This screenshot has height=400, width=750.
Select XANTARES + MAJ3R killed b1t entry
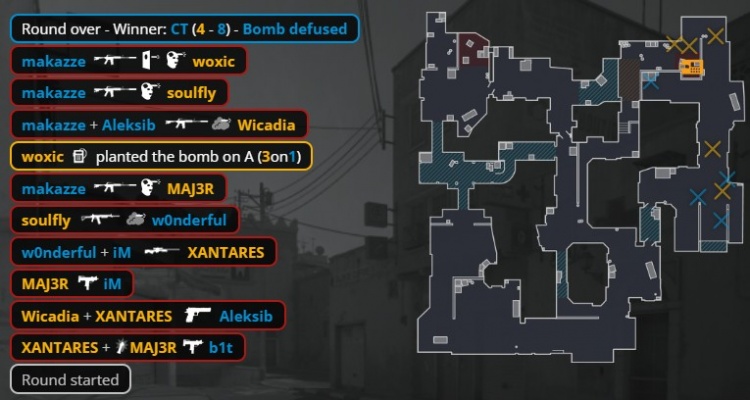(128, 349)
